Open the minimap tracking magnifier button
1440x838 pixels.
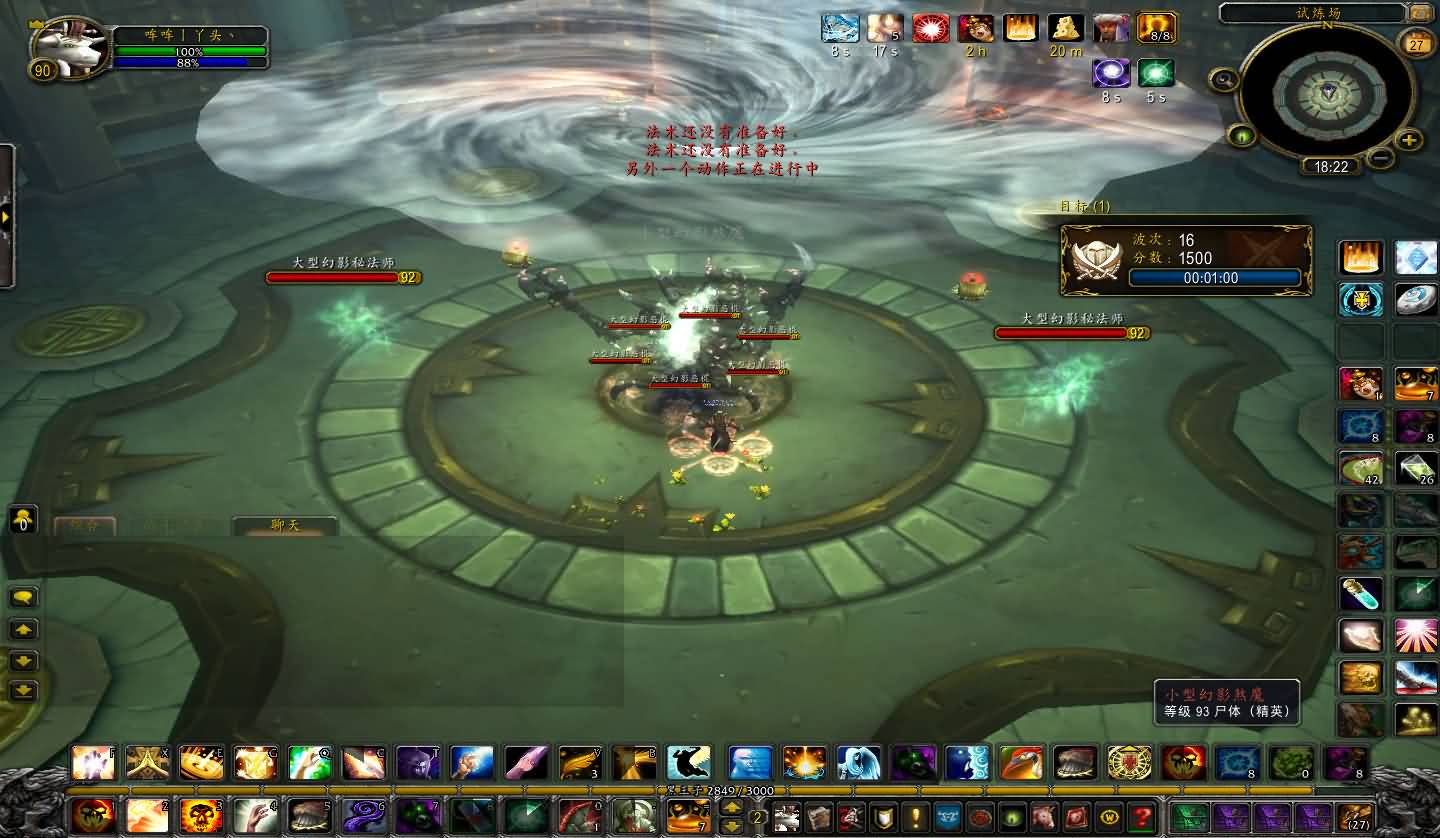(x=1222, y=80)
